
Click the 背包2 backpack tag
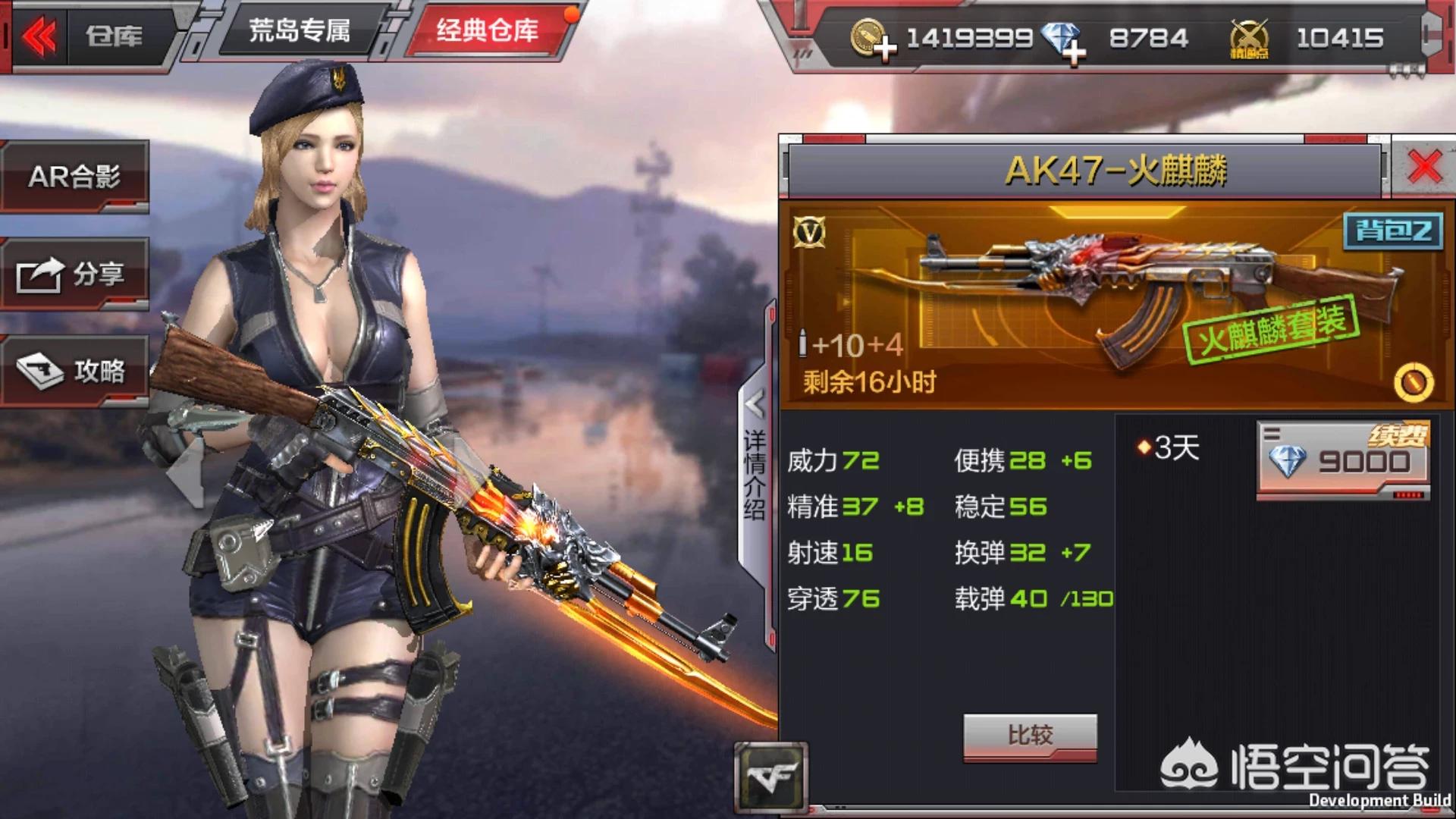(x=1392, y=231)
